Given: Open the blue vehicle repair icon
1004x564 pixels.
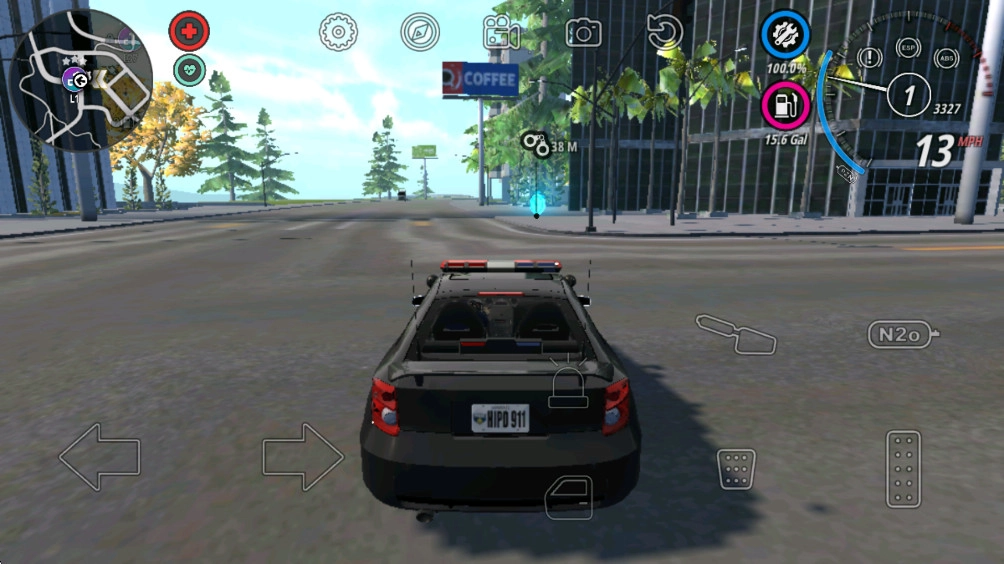Looking at the screenshot, I should coord(785,35).
